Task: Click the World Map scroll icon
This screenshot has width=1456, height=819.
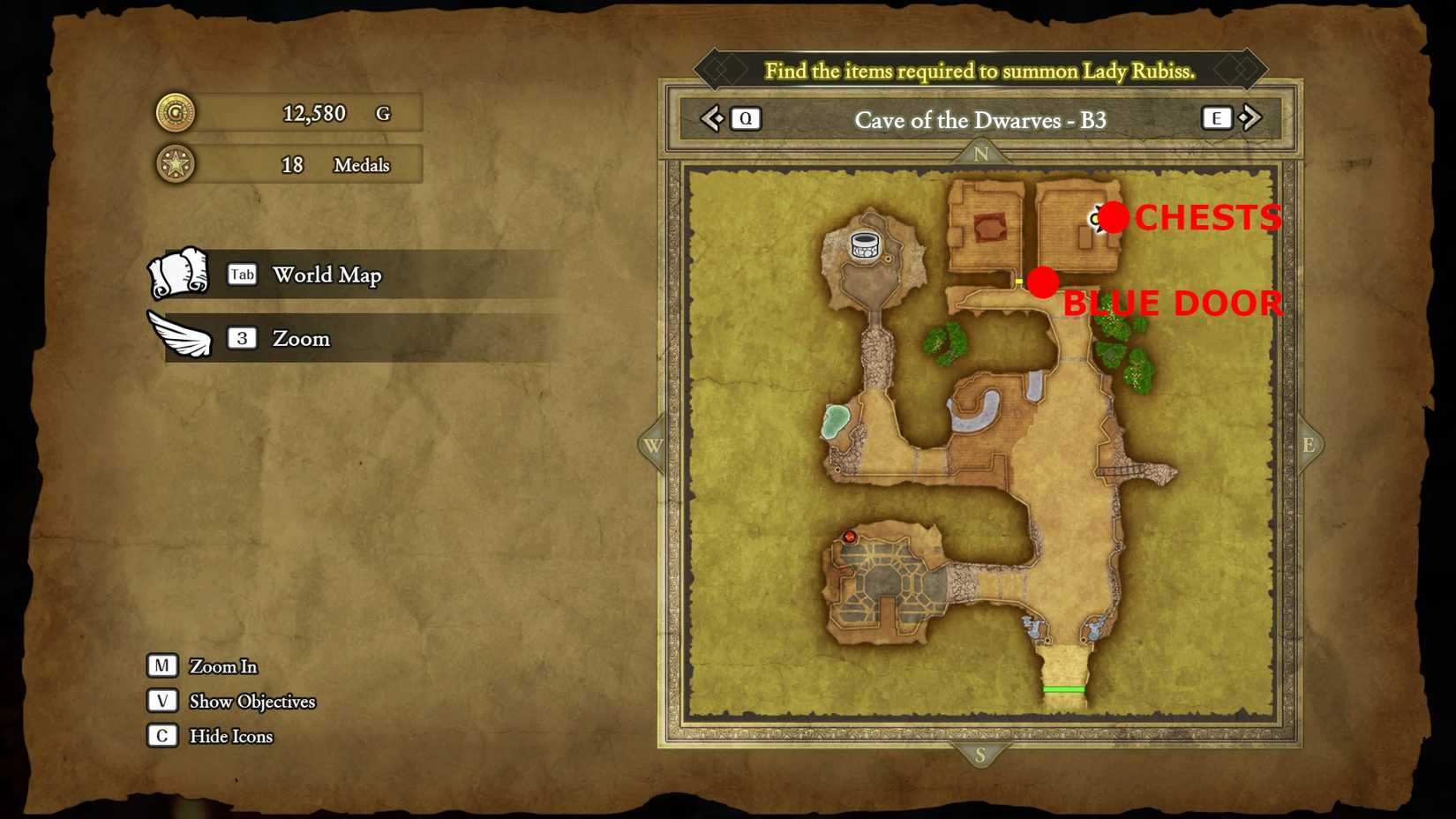Action: (179, 274)
